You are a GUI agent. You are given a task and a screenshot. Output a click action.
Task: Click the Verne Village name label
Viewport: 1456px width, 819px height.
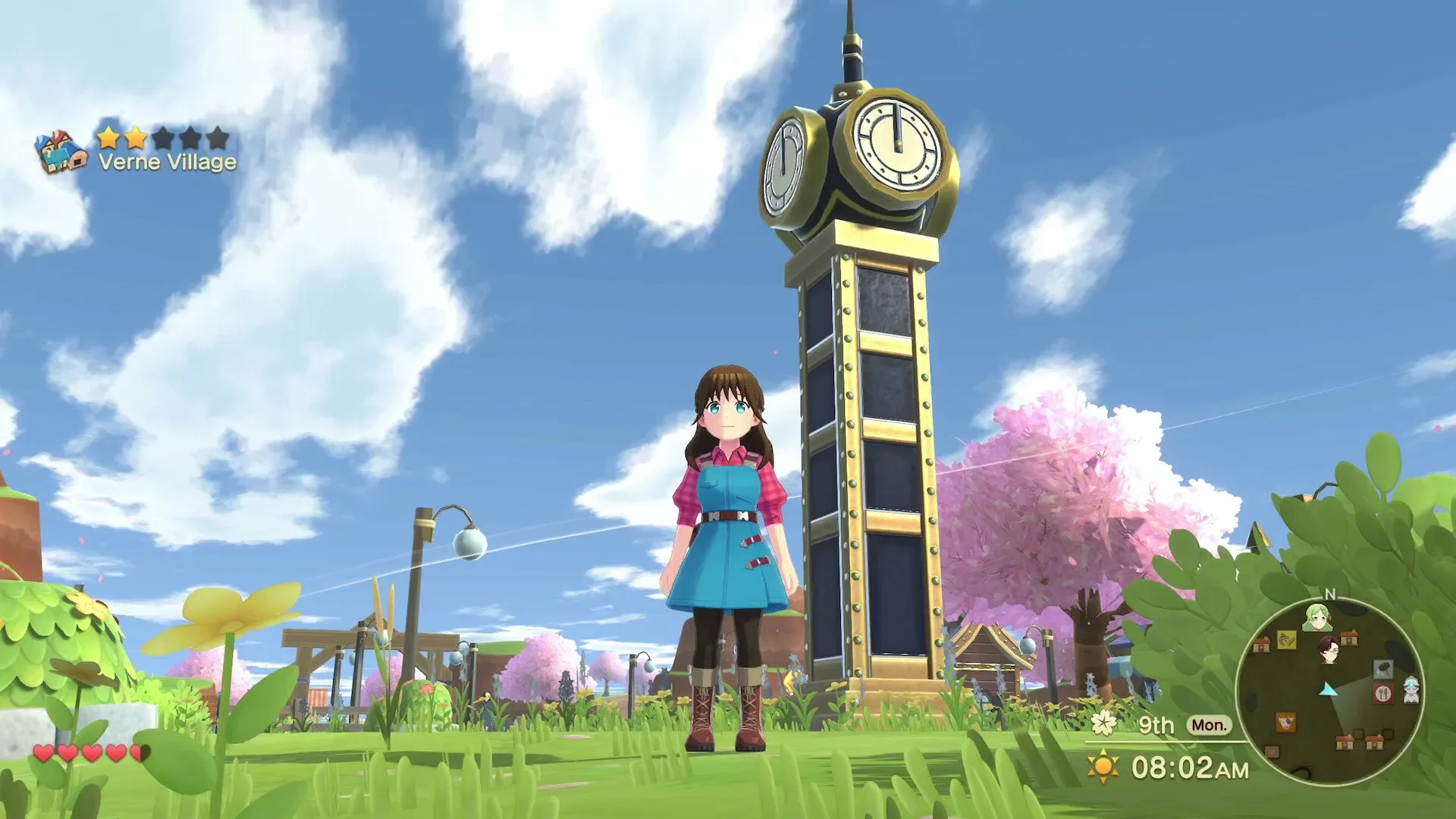168,162
